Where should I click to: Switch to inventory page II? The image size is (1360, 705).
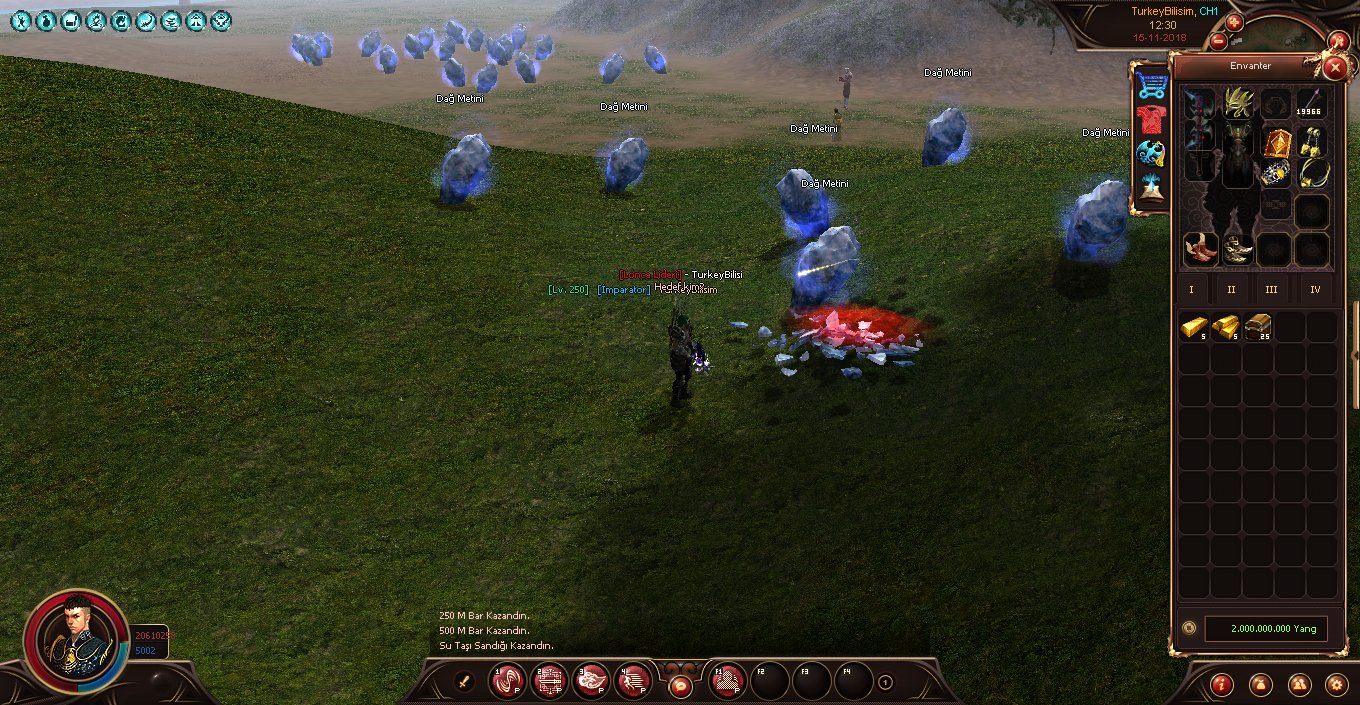(1231, 290)
